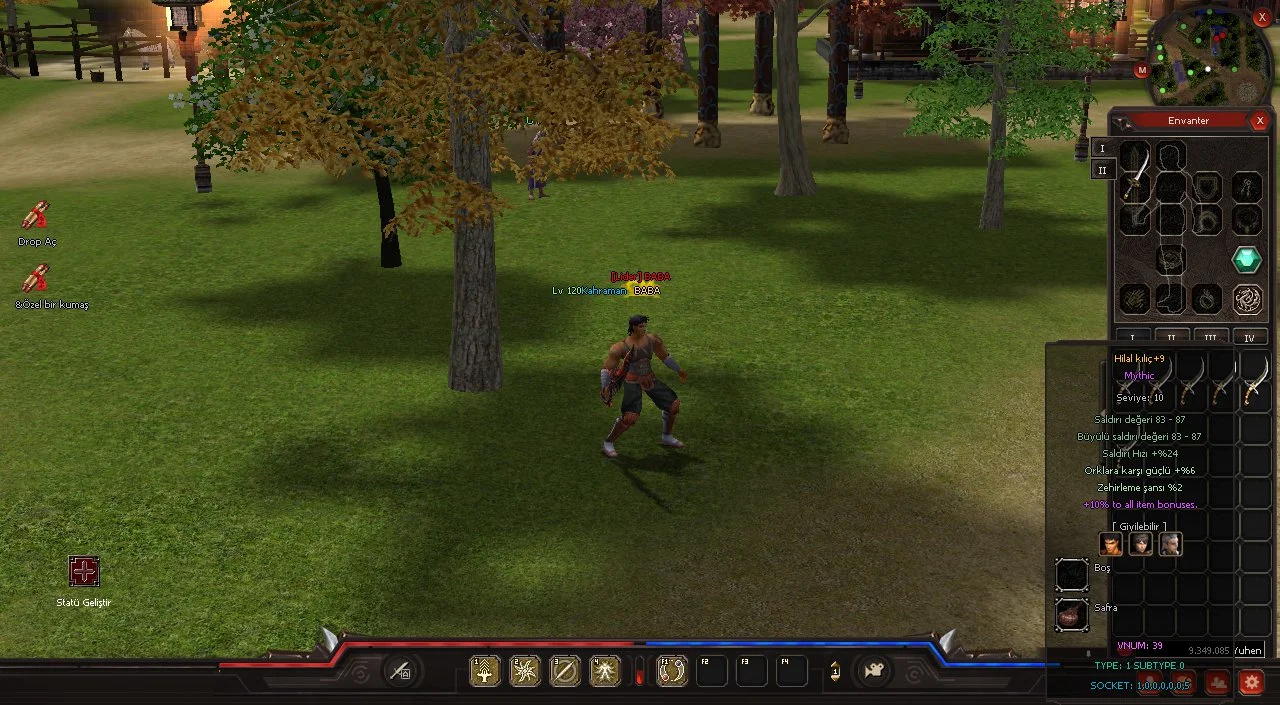Activate the starburst skill in quickslot 2
This screenshot has width=1280, height=705.
(525, 671)
